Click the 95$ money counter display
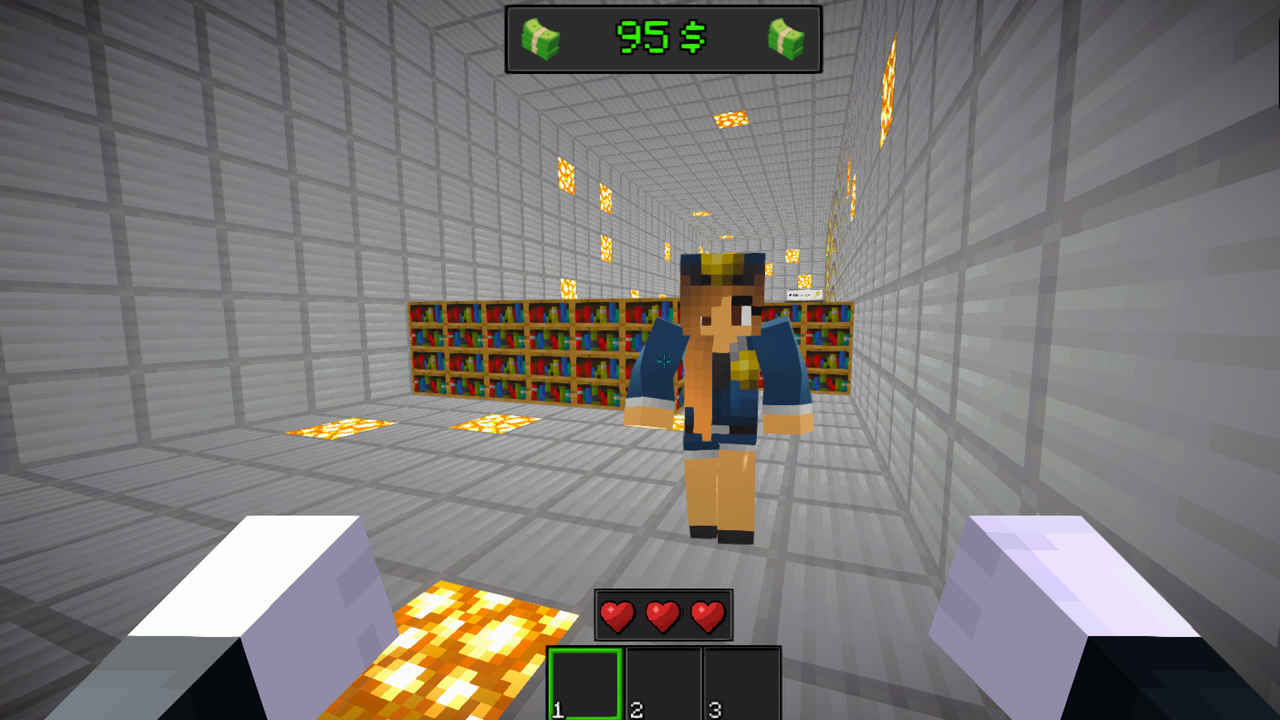The height and width of the screenshot is (720, 1280). tap(665, 39)
